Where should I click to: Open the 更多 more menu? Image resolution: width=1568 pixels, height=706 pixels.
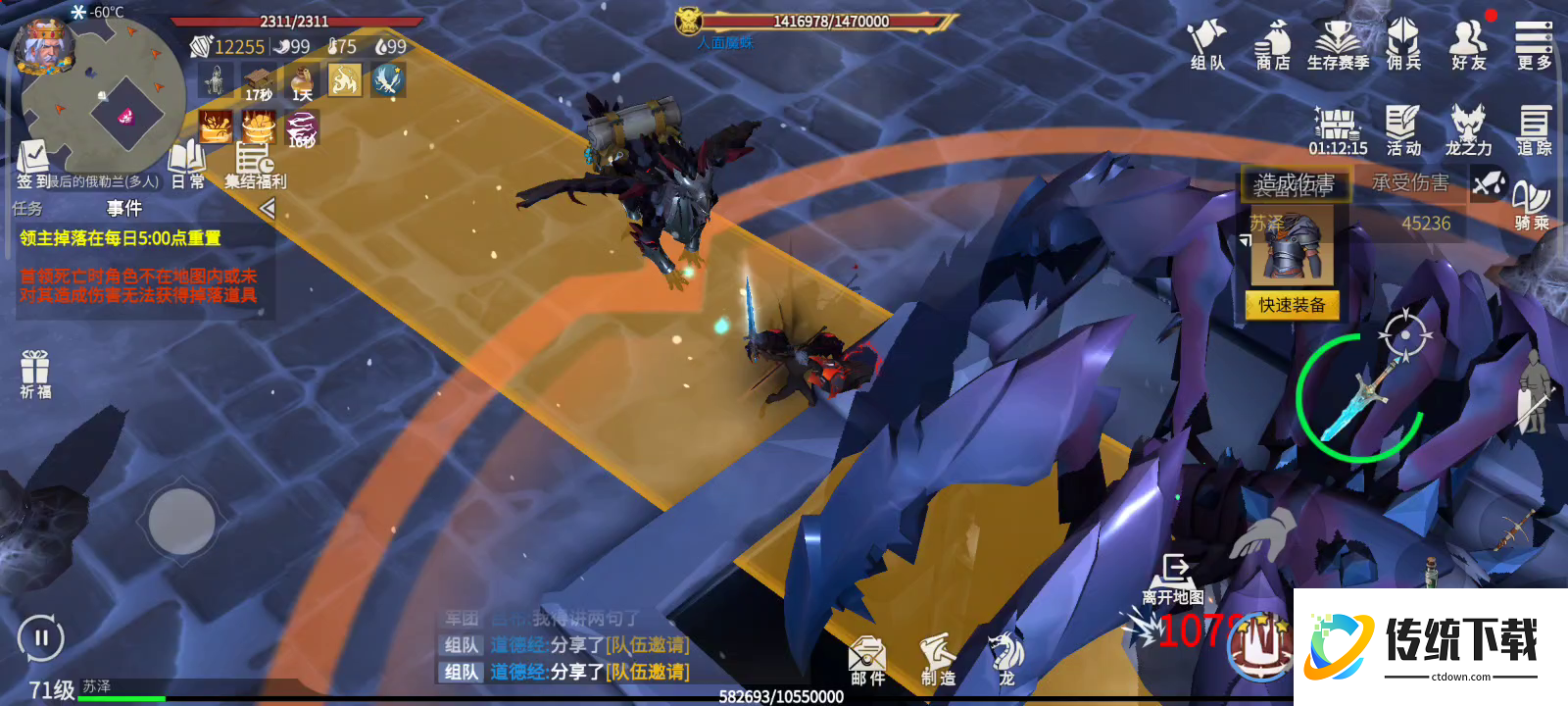click(x=1534, y=46)
